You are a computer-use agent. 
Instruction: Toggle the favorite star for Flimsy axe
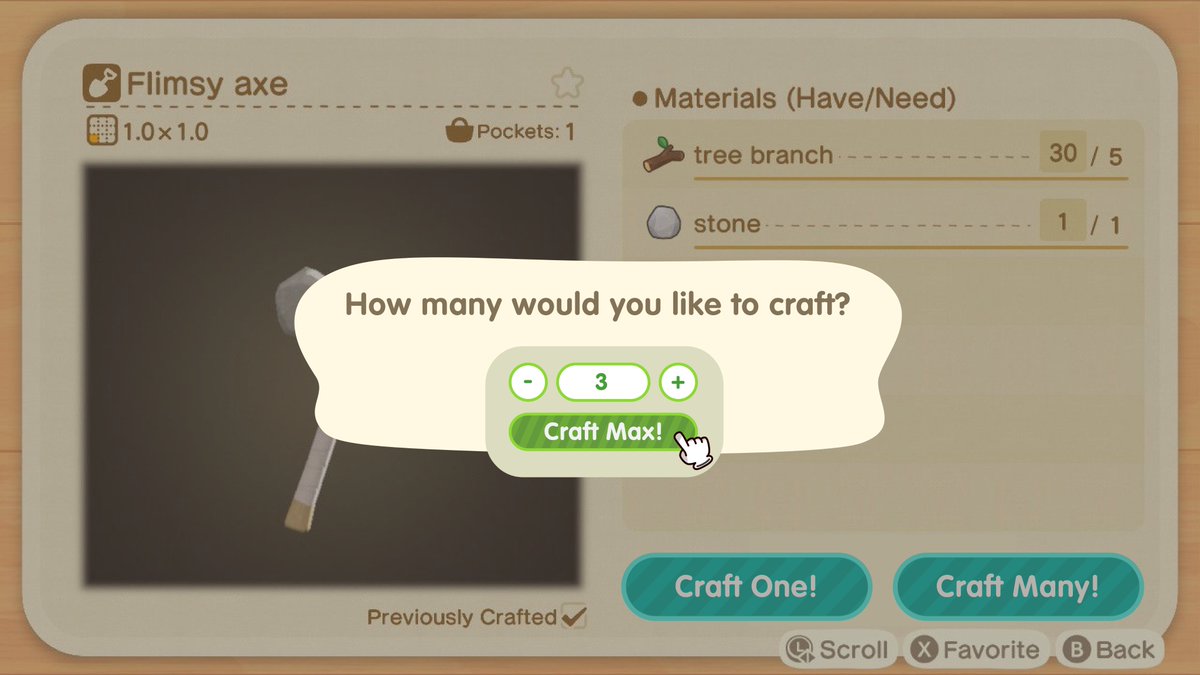(x=564, y=83)
